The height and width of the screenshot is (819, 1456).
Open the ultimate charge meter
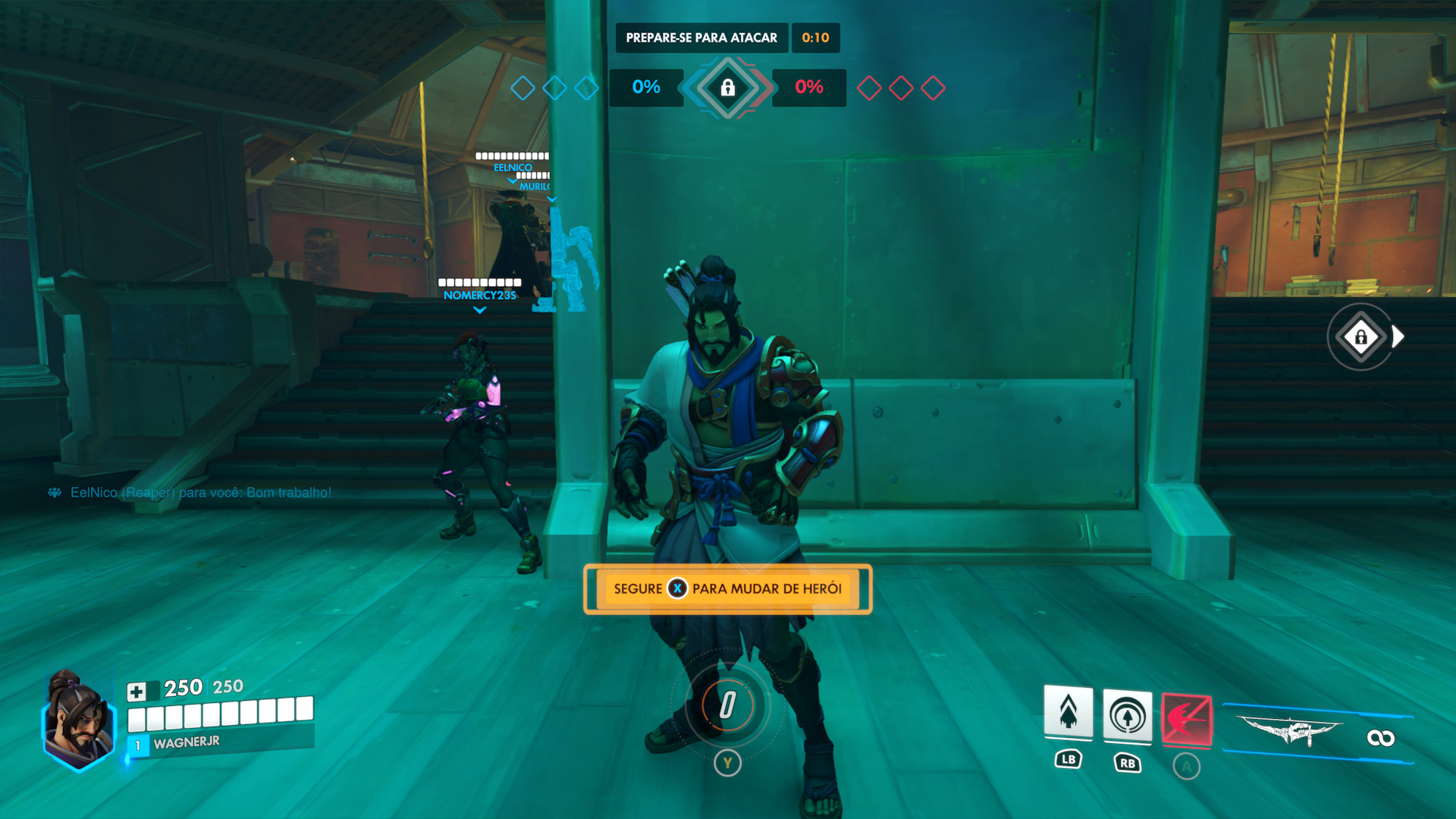[727, 704]
